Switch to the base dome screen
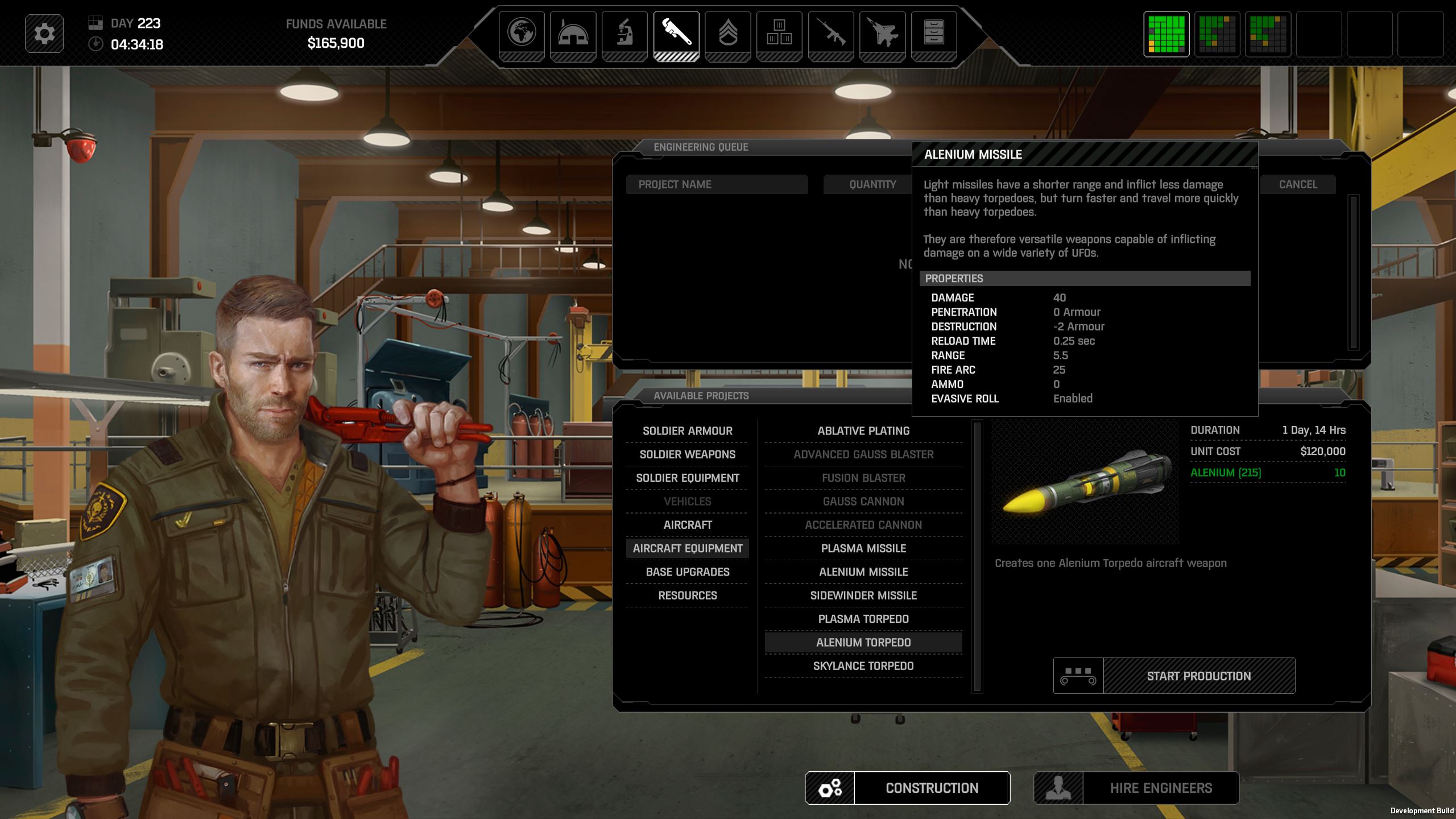The image size is (1456, 819). pos(573,33)
